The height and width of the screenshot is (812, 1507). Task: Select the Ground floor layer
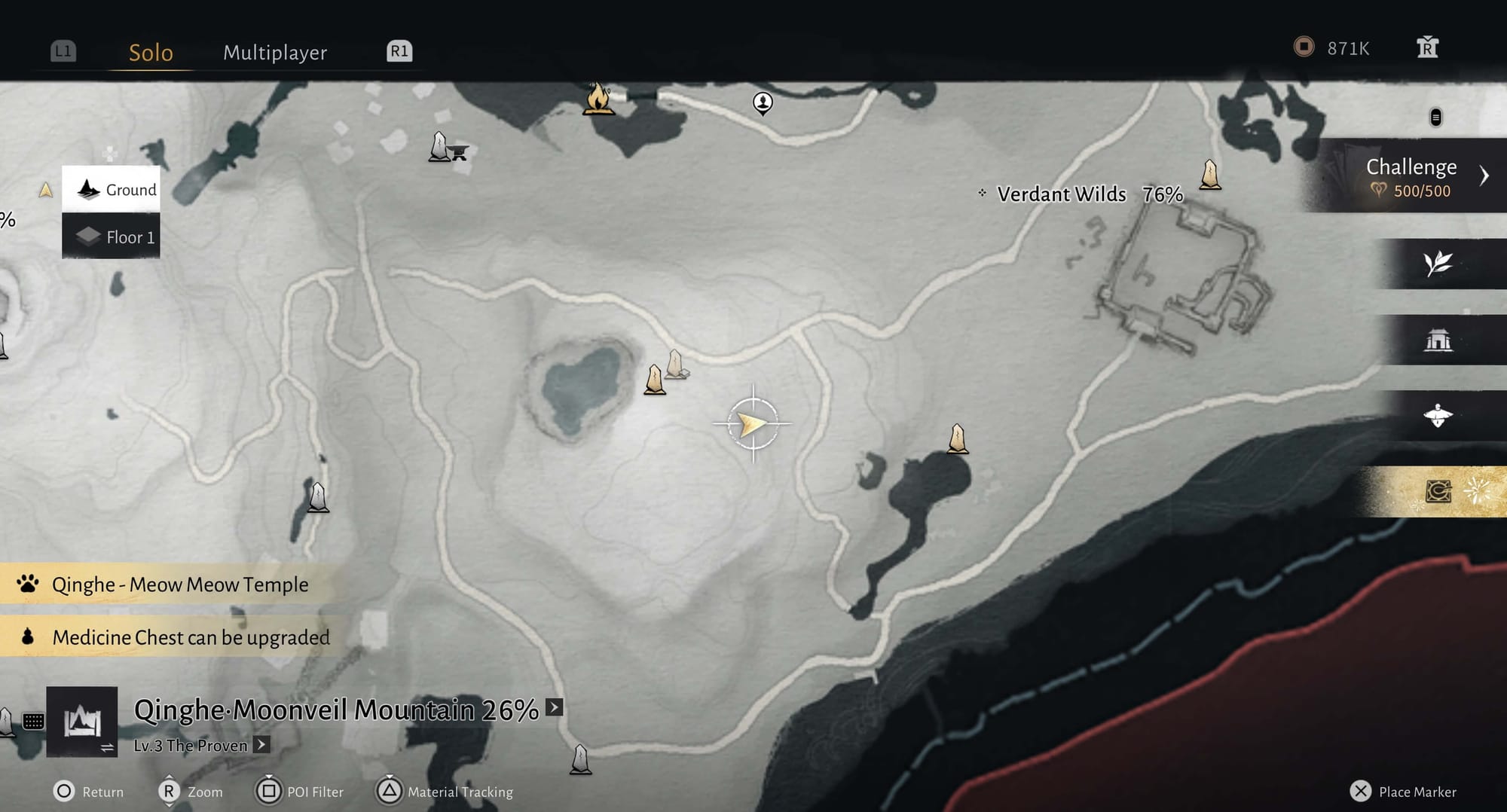coord(112,189)
